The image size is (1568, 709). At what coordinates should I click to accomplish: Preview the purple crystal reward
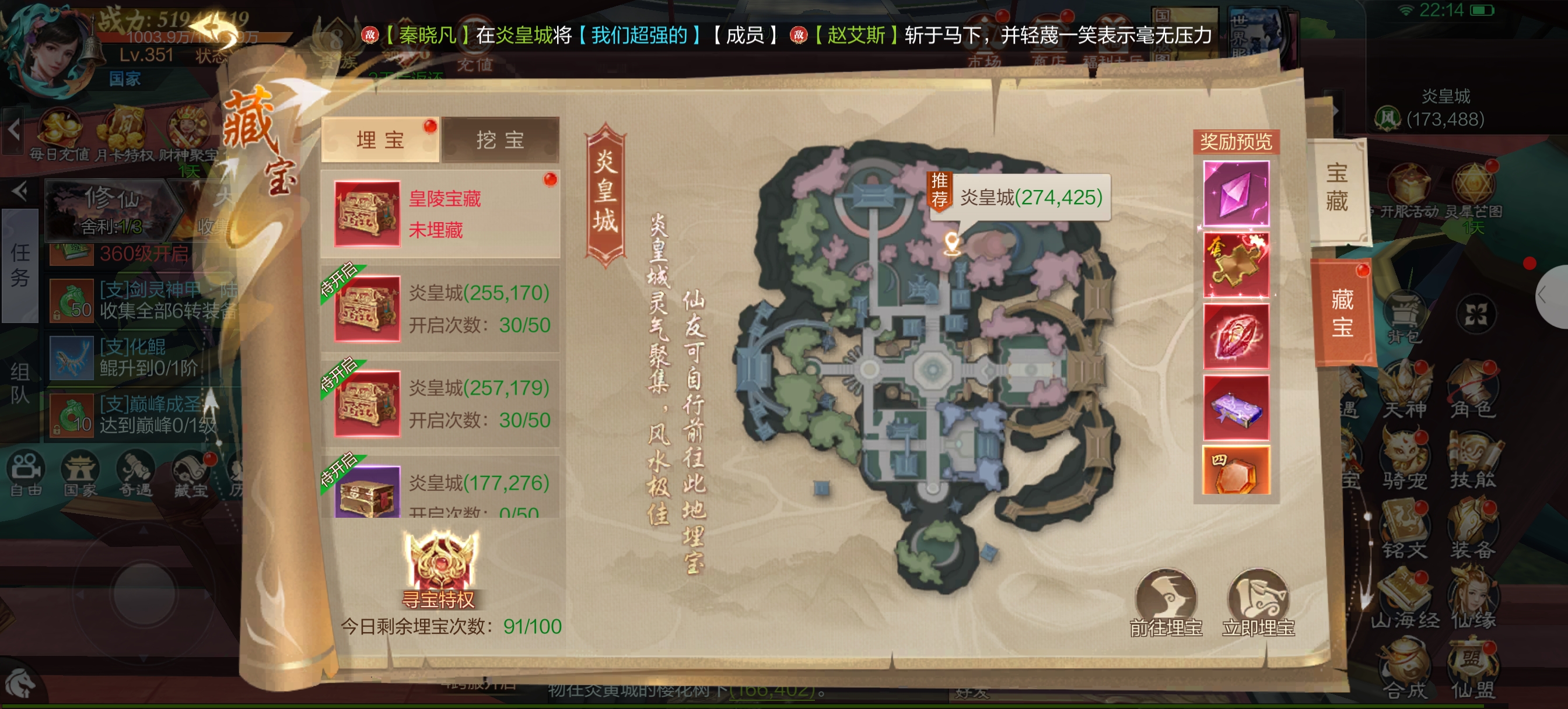(x=1235, y=194)
